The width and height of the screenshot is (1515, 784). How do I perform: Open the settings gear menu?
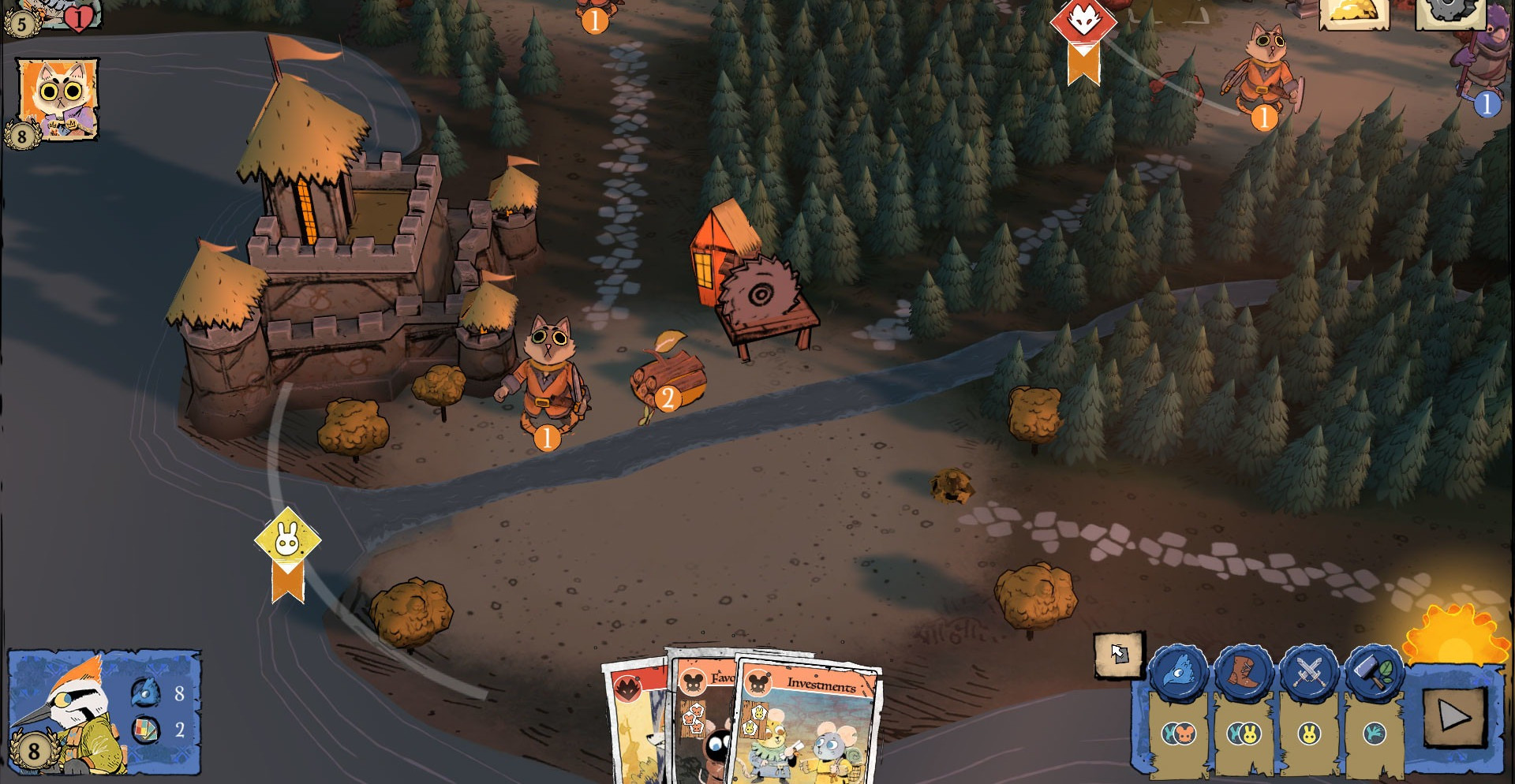pos(1449,11)
